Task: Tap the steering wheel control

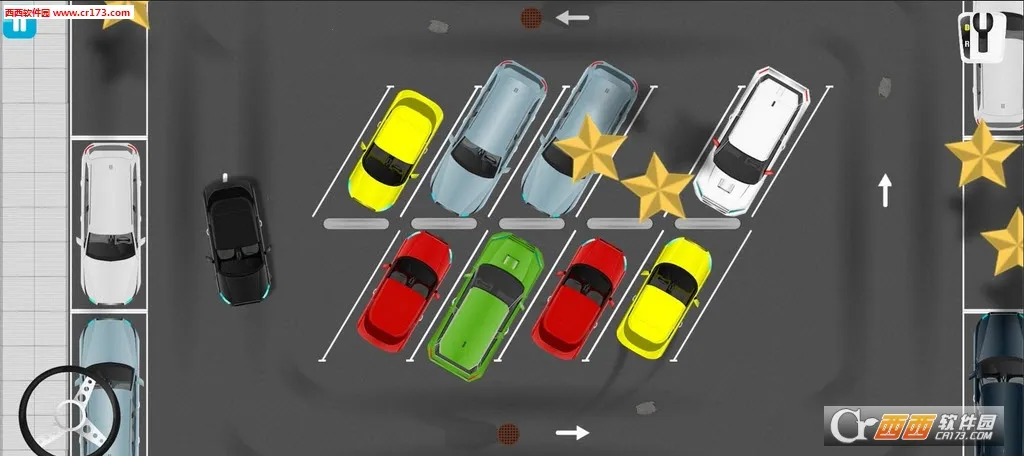Action: pos(74,408)
